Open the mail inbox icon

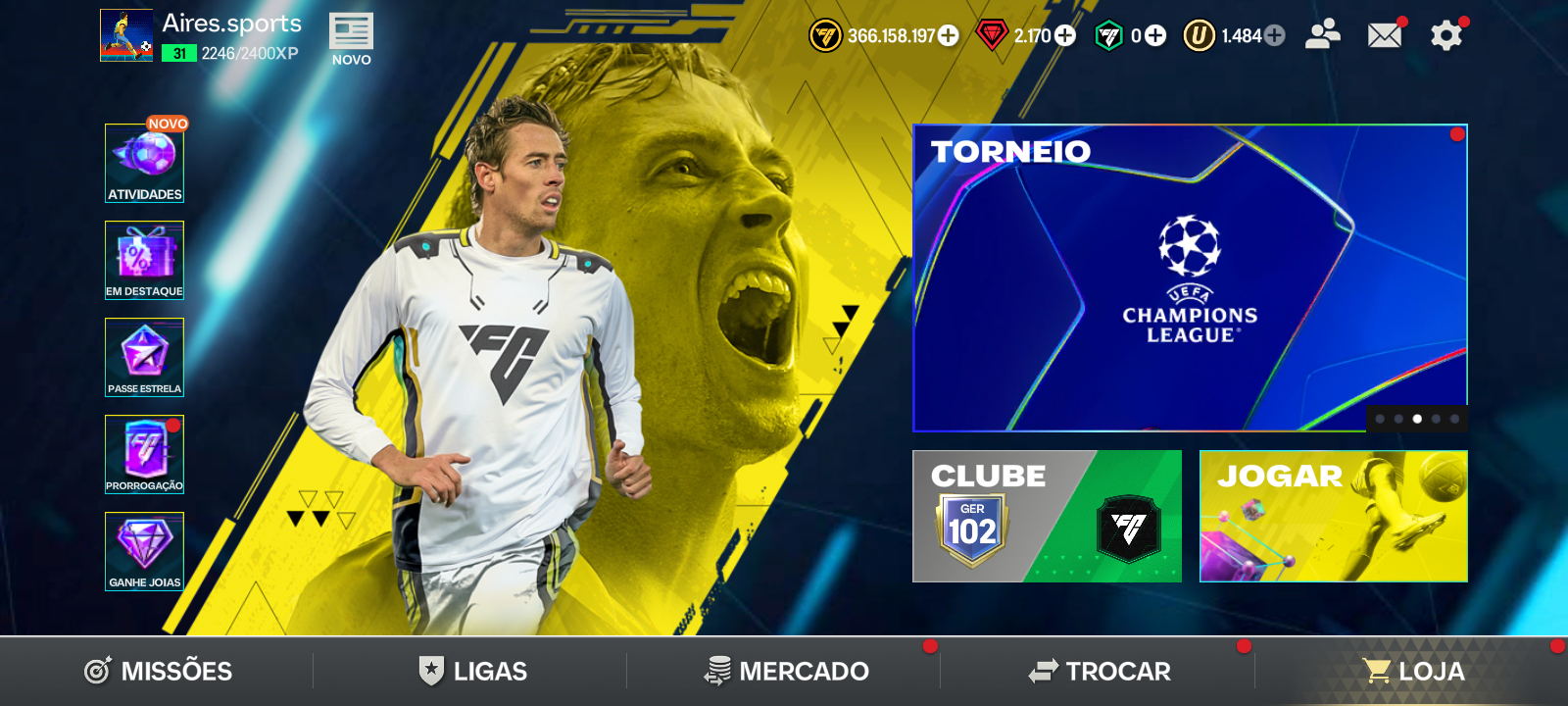click(x=1384, y=33)
